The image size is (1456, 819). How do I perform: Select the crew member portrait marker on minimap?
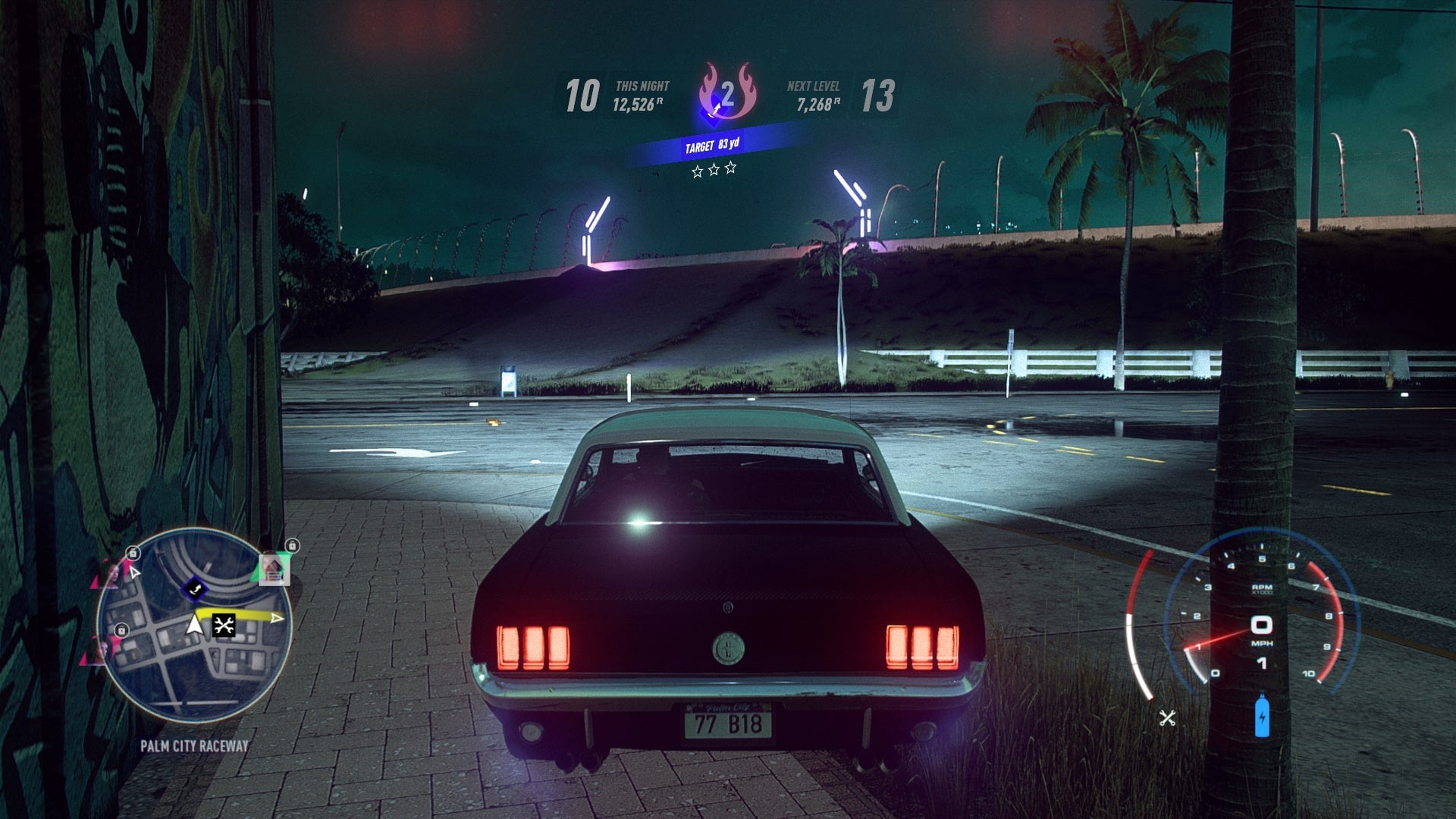[x=275, y=569]
